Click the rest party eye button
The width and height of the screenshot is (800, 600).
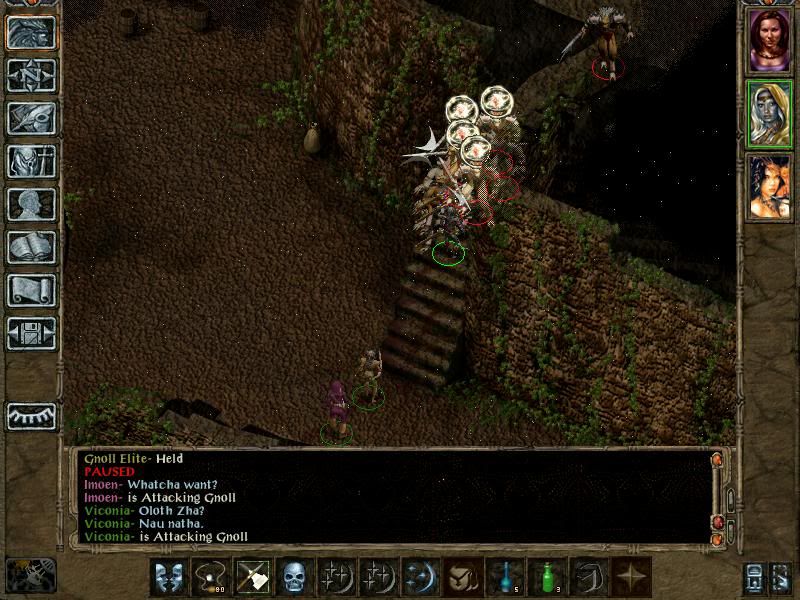(x=31, y=416)
